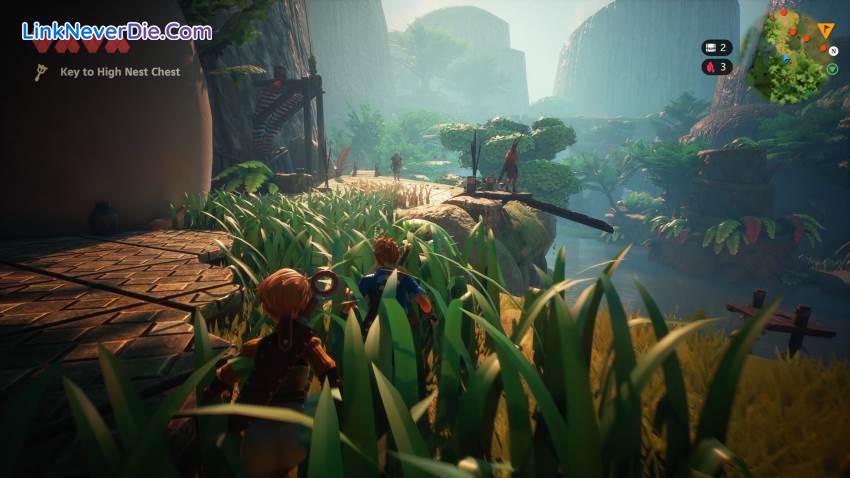Click the green shield icon beside minimap
The image size is (850, 478).
[832, 69]
